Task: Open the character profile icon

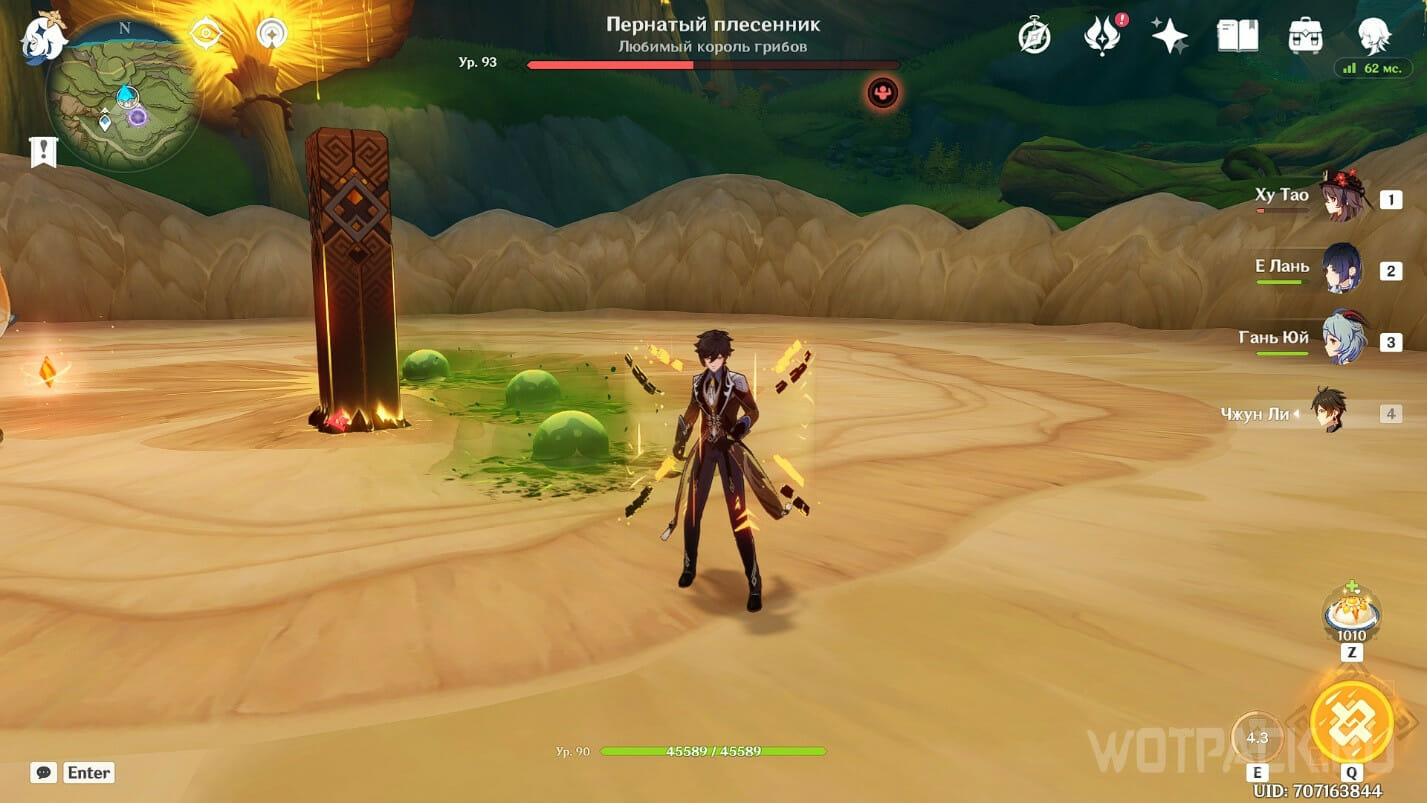Action: coord(1374,36)
